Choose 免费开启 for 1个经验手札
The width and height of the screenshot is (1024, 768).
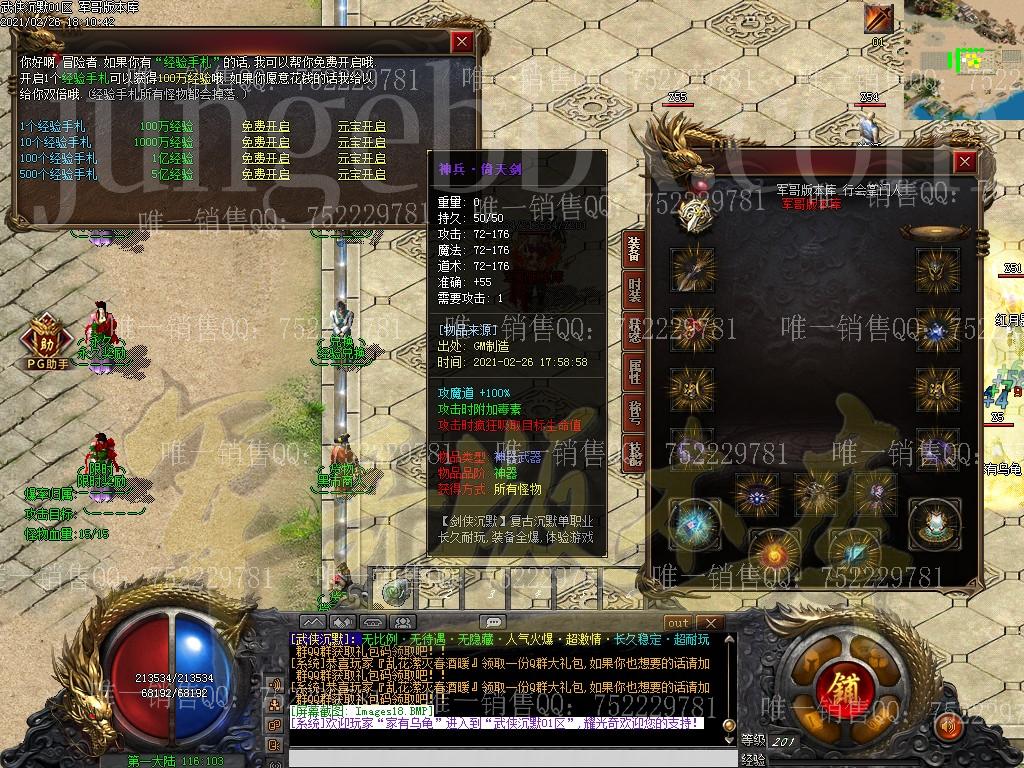[x=265, y=126]
